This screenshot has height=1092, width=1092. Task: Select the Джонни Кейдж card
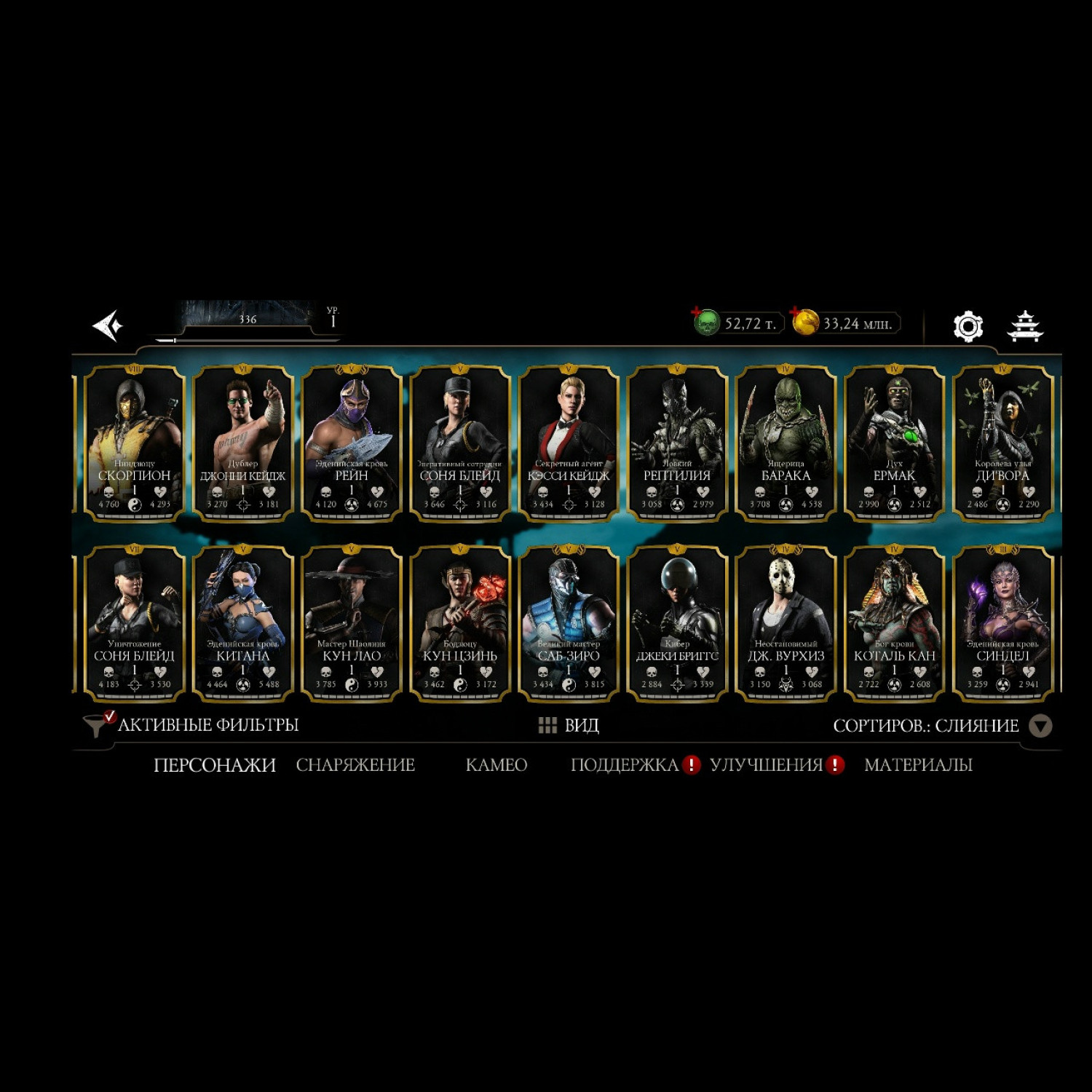(242, 443)
